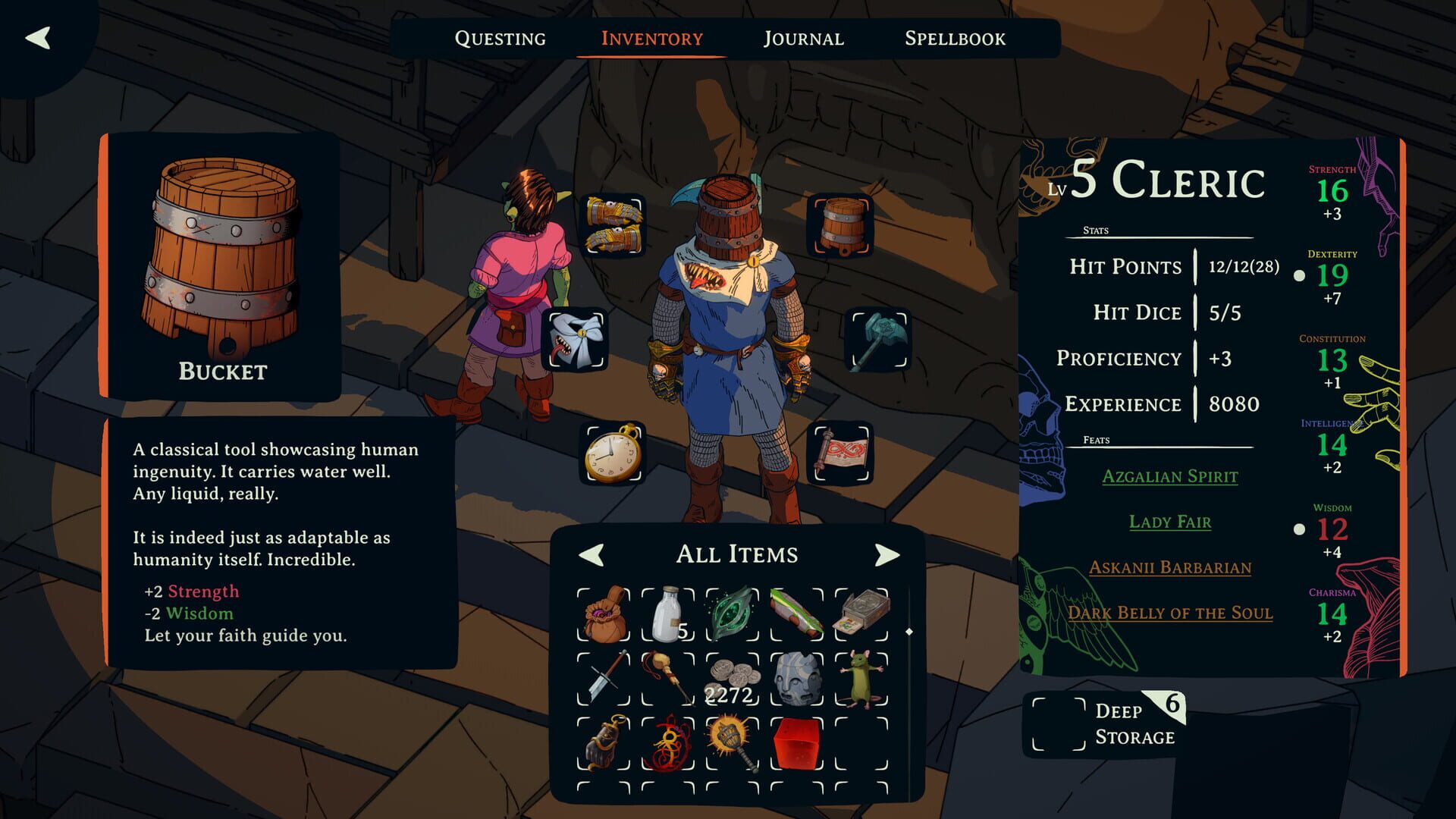Screen dimensions: 1456x819
Task: Open the Questing tab
Action: coord(500,38)
